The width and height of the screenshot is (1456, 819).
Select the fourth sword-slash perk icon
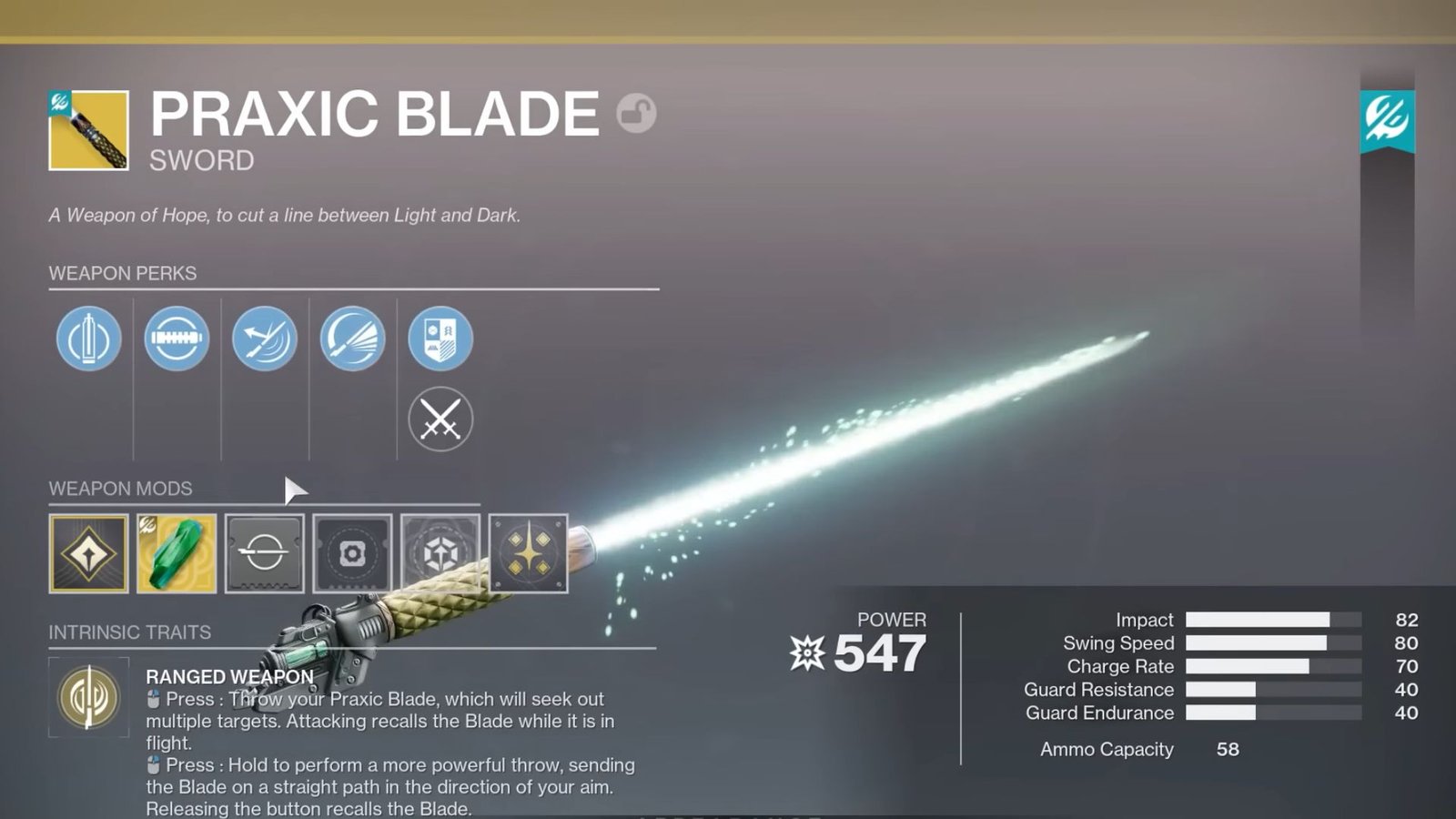352,339
